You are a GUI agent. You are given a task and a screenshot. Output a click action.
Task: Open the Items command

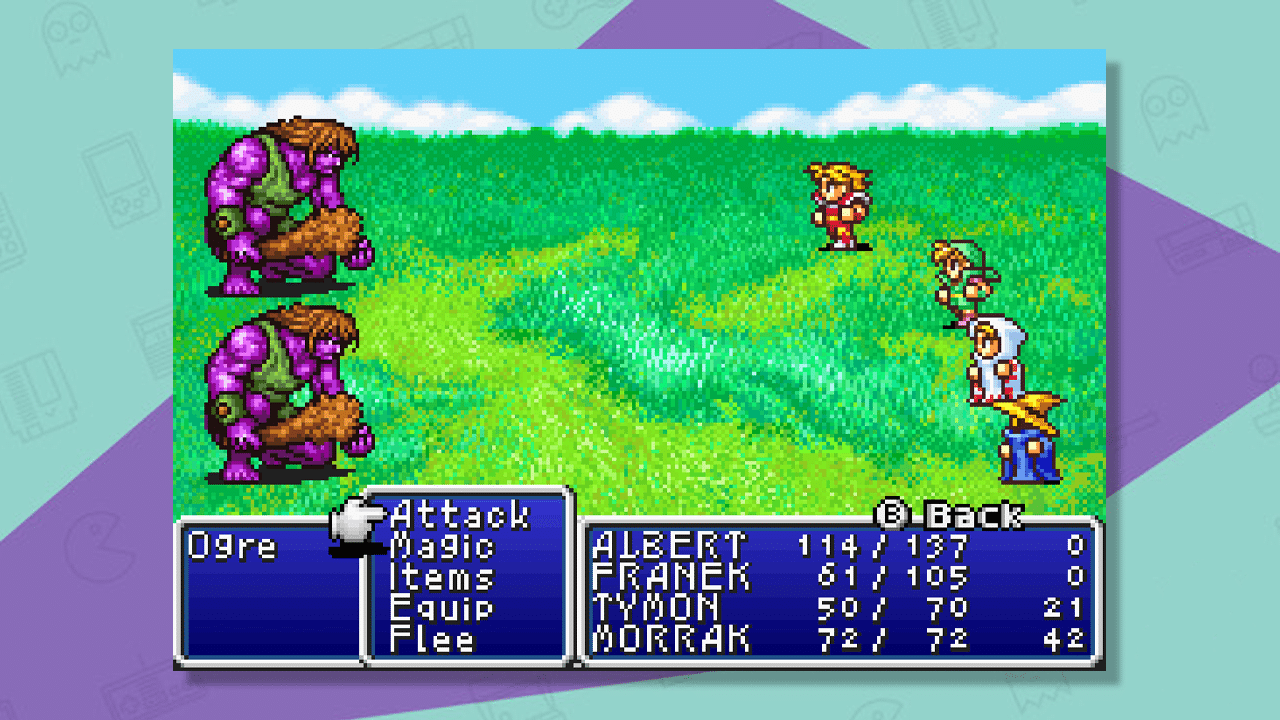coord(442,579)
